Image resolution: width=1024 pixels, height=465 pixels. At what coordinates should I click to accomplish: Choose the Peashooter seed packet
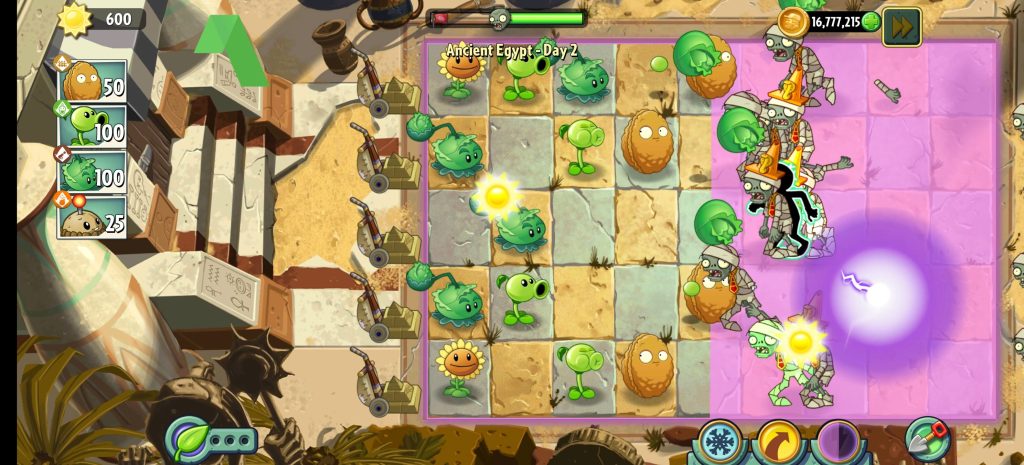click(92, 127)
